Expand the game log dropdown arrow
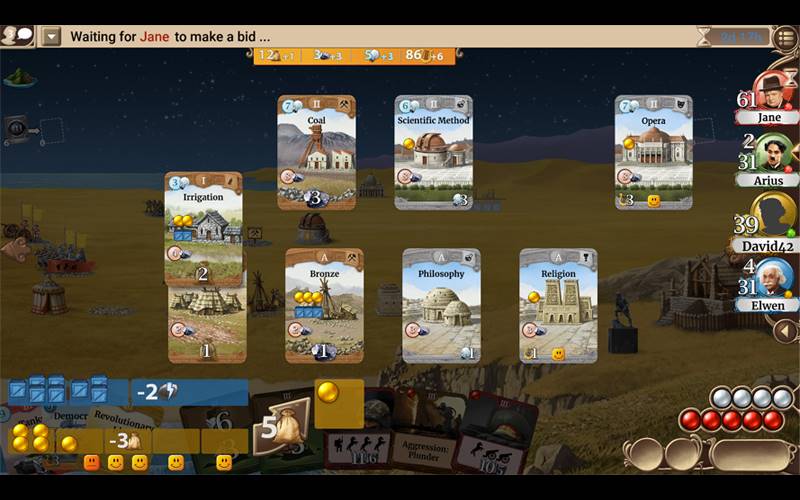This screenshot has width=800, height=500. [52, 37]
